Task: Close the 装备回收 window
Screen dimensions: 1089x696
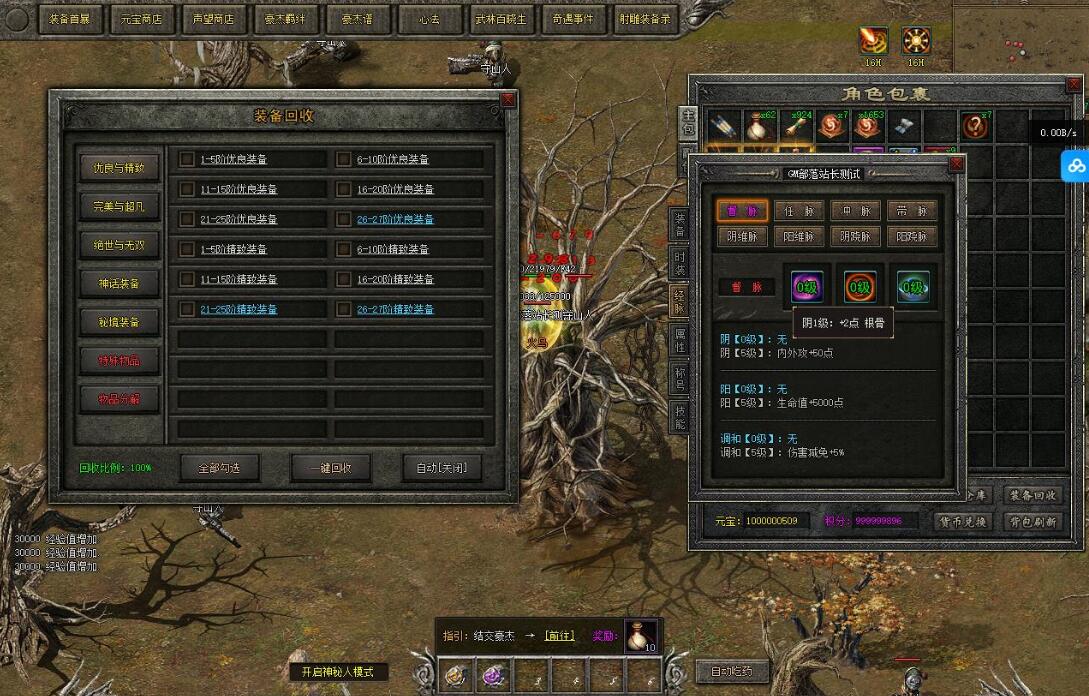Action: 508,99
